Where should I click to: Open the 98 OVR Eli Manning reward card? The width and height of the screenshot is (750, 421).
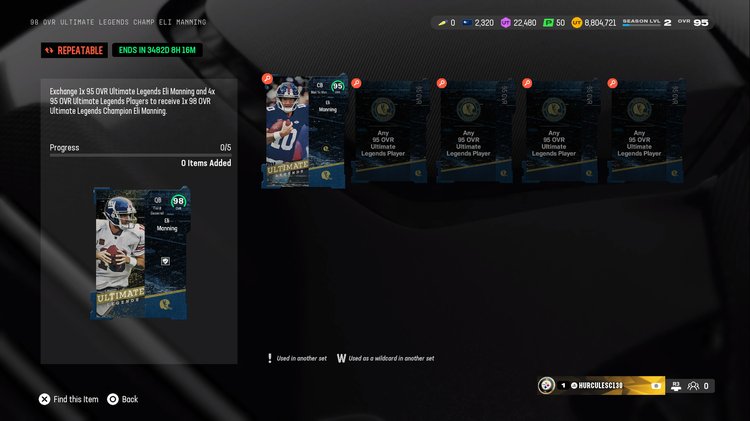(137, 252)
